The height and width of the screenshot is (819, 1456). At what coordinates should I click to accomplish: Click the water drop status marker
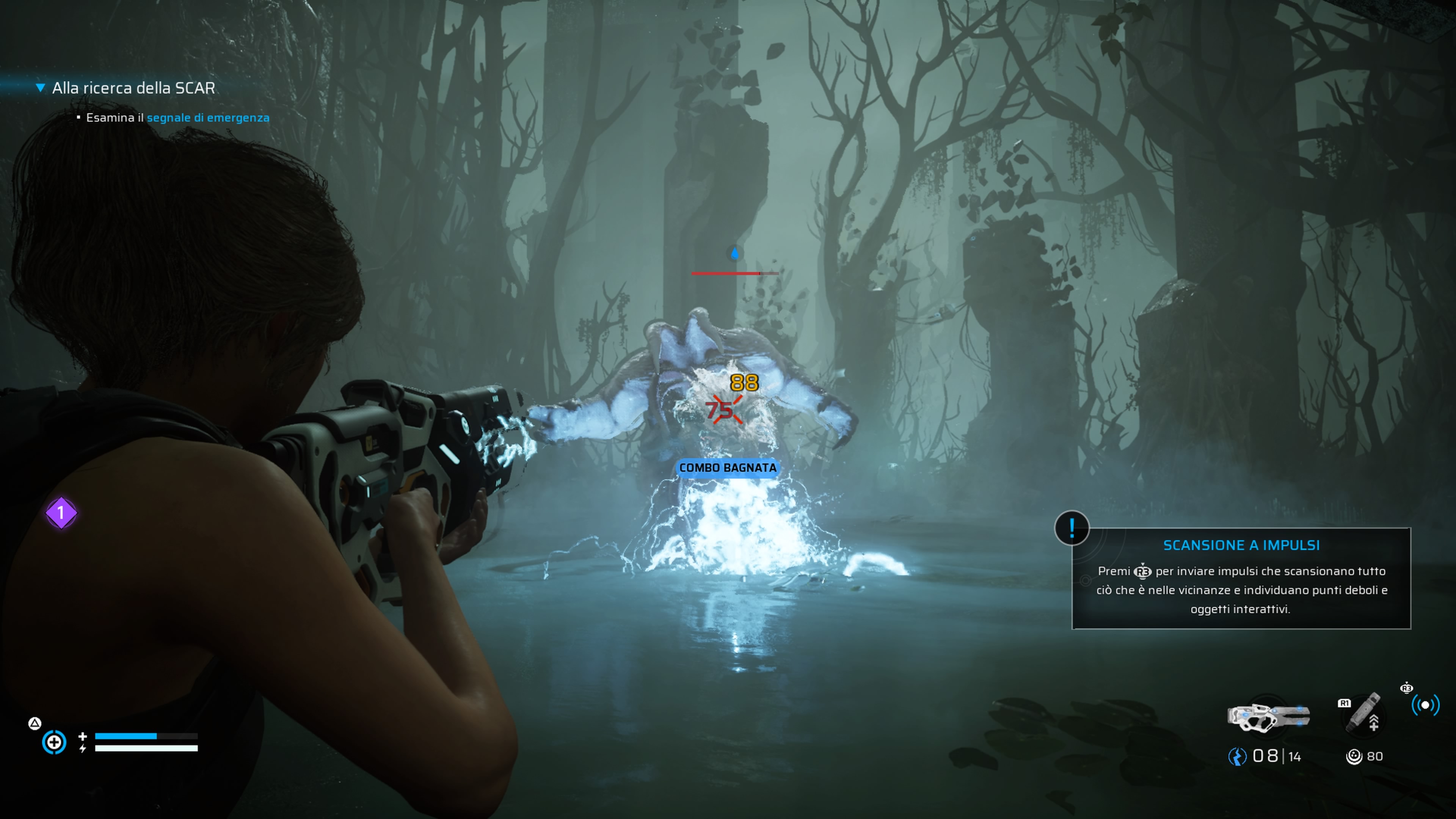(x=734, y=253)
